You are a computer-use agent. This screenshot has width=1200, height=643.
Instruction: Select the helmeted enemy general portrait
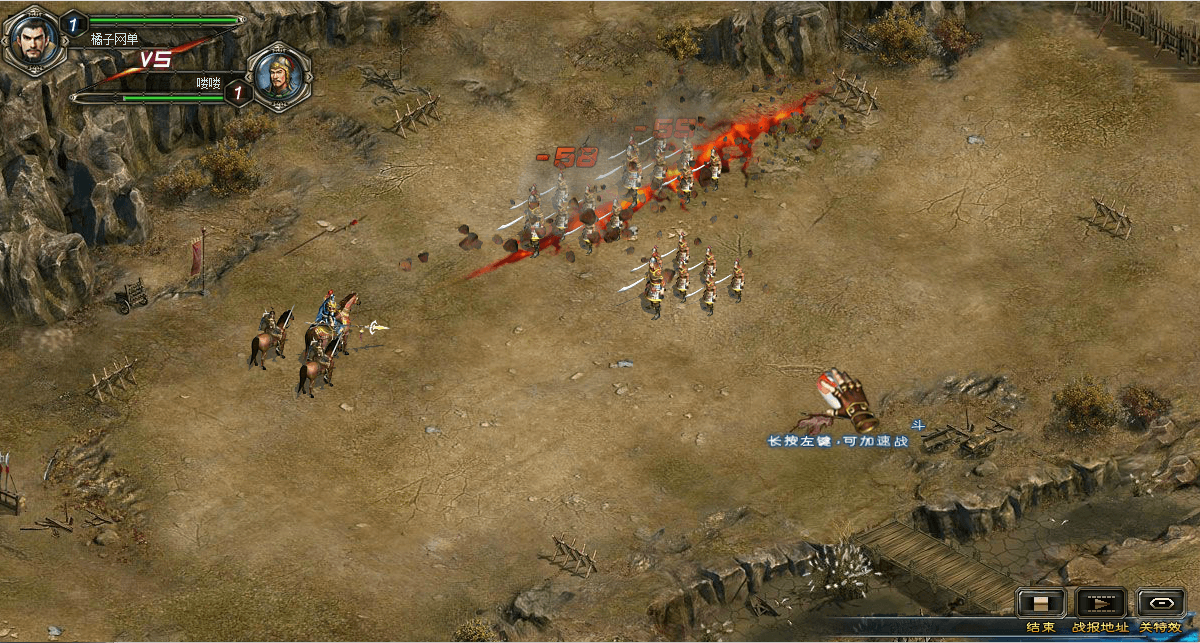click(x=279, y=75)
